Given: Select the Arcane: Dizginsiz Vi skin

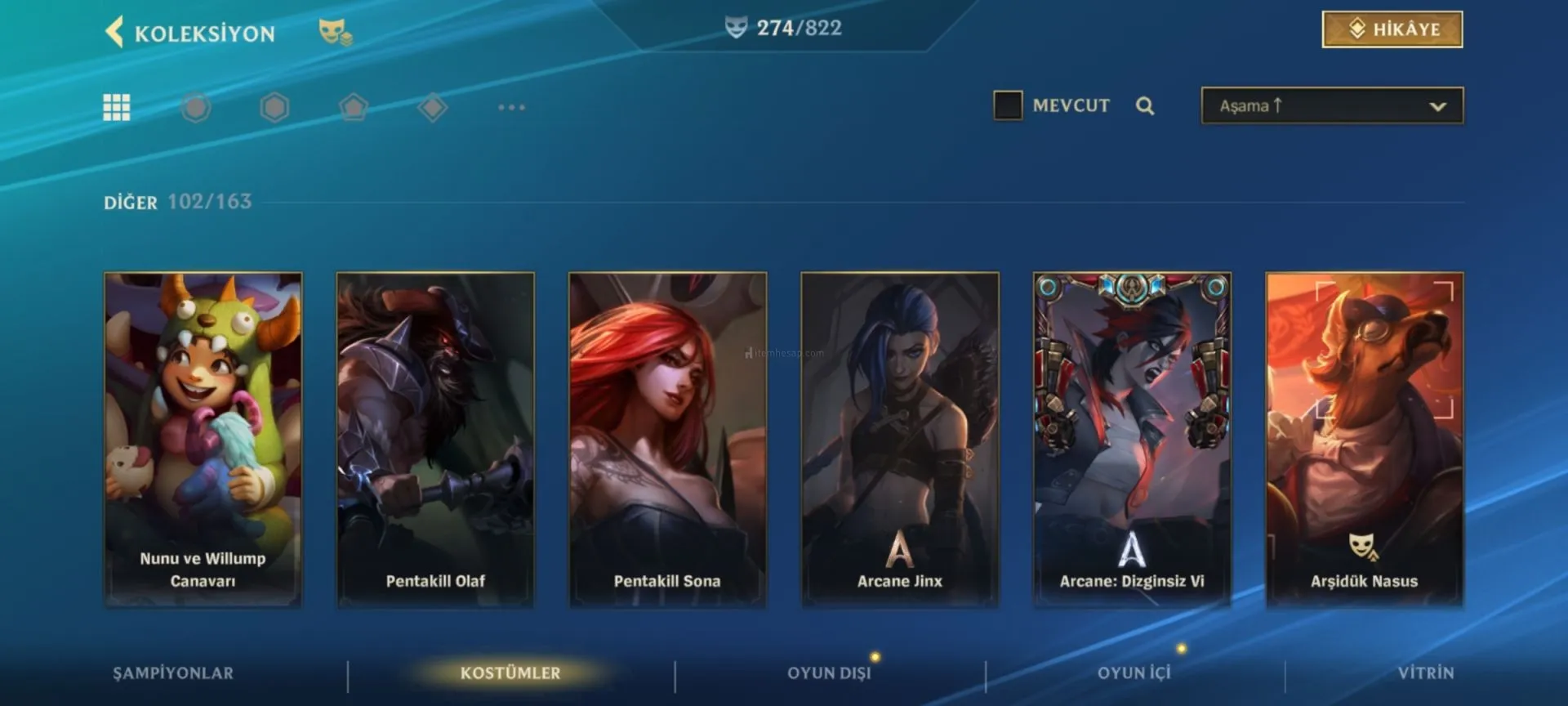Looking at the screenshot, I should (1132, 439).
